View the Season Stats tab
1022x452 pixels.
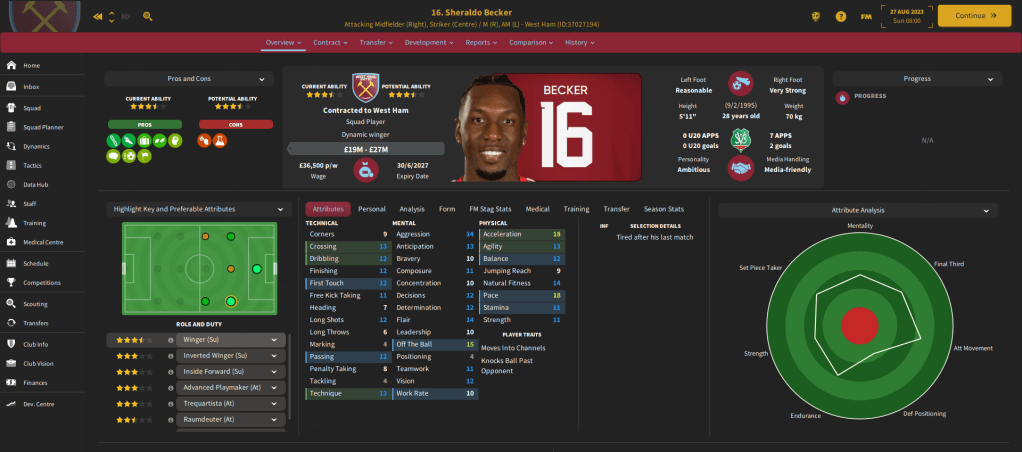click(664, 209)
